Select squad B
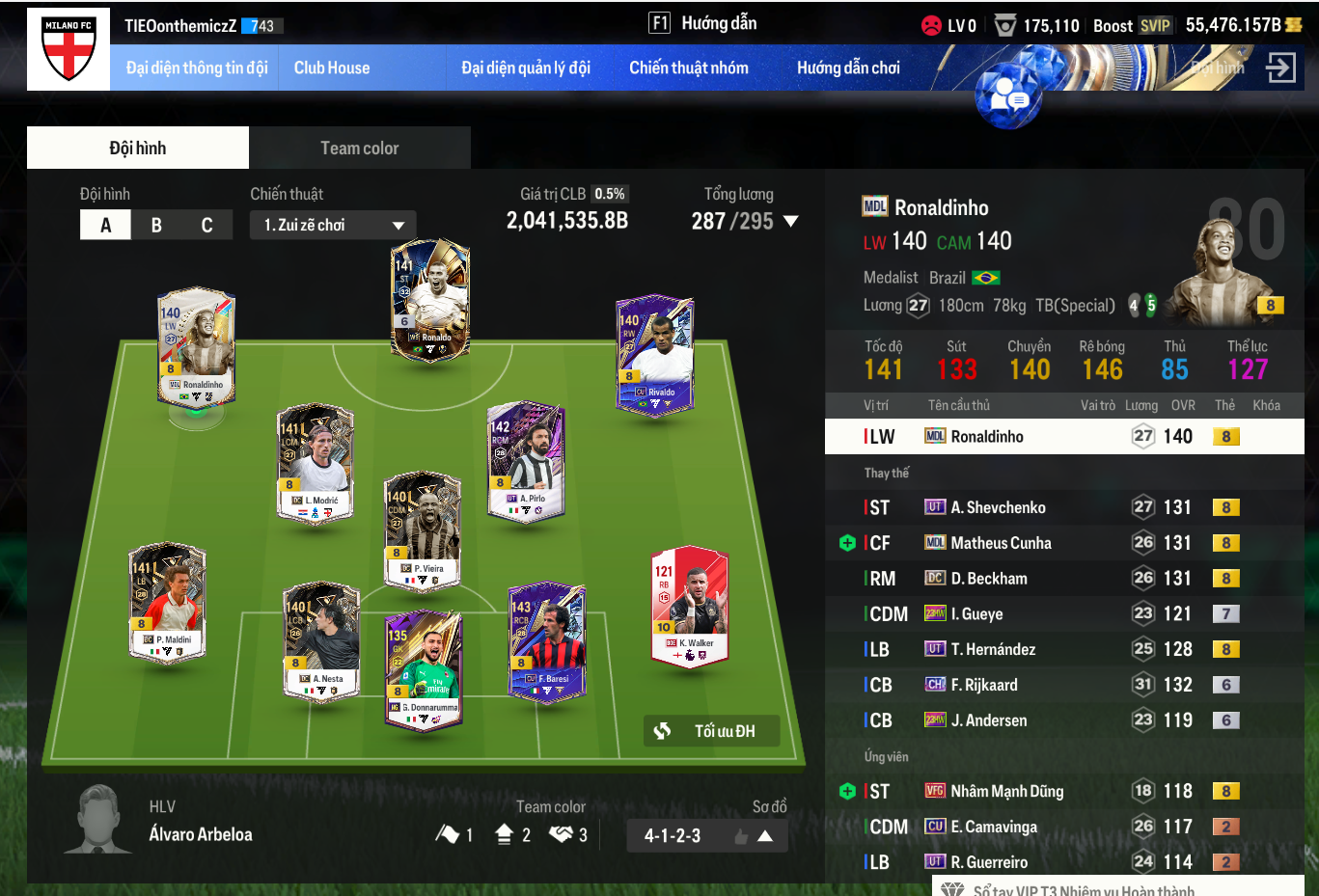Viewport: 1319px width, 896px height. pos(156,225)
